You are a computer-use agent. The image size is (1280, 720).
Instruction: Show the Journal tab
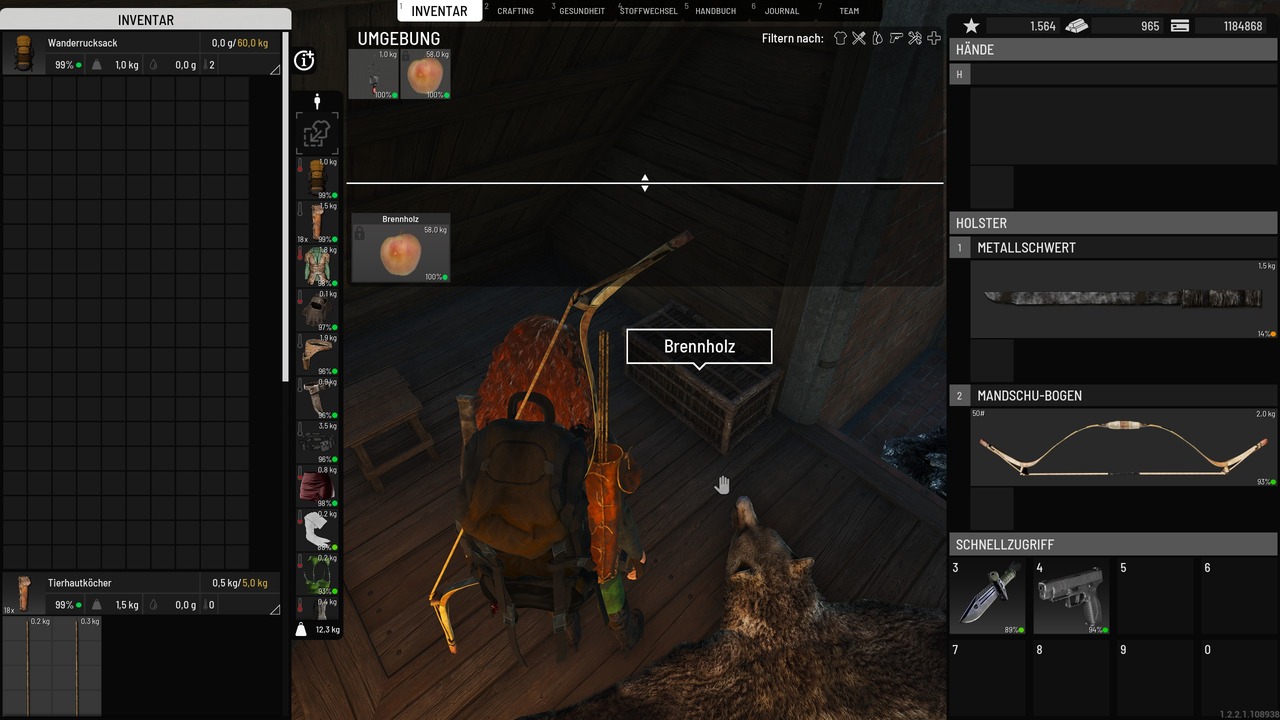[782, 11]
